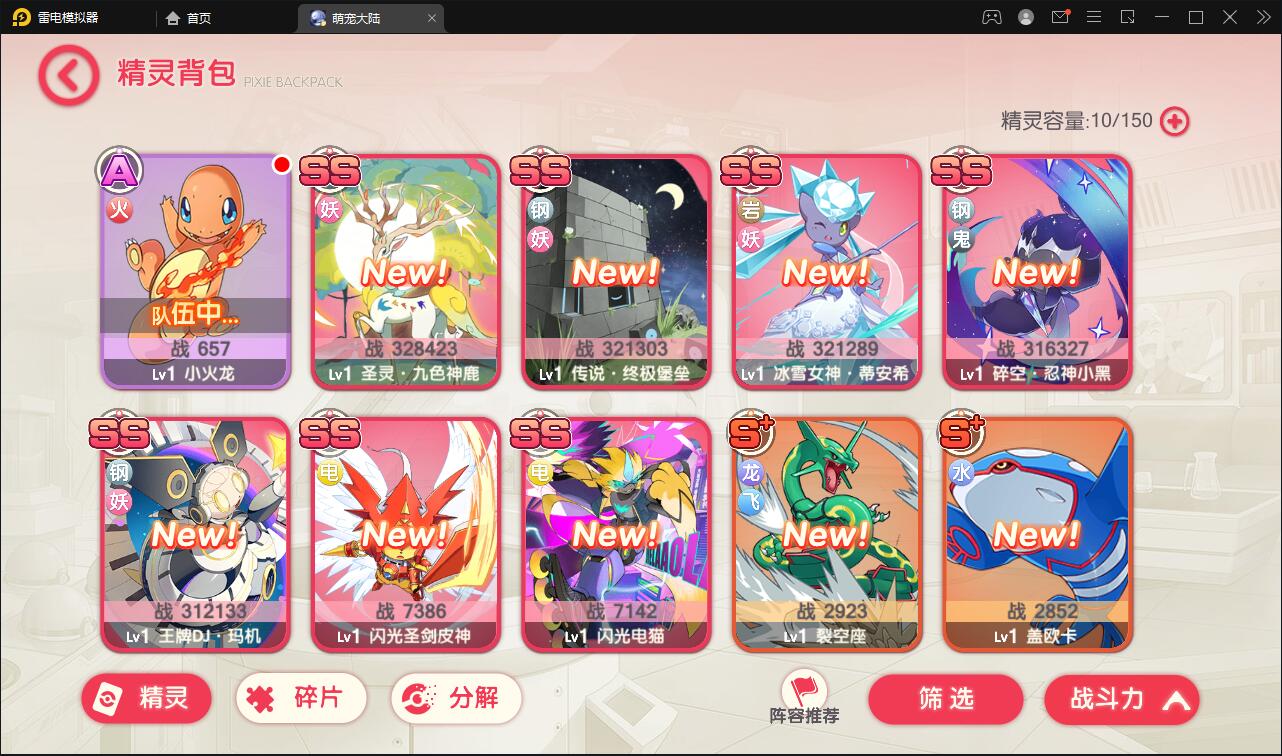
Task: Expand the double-chevron overflow in title bar
Action: point(1262,17)
